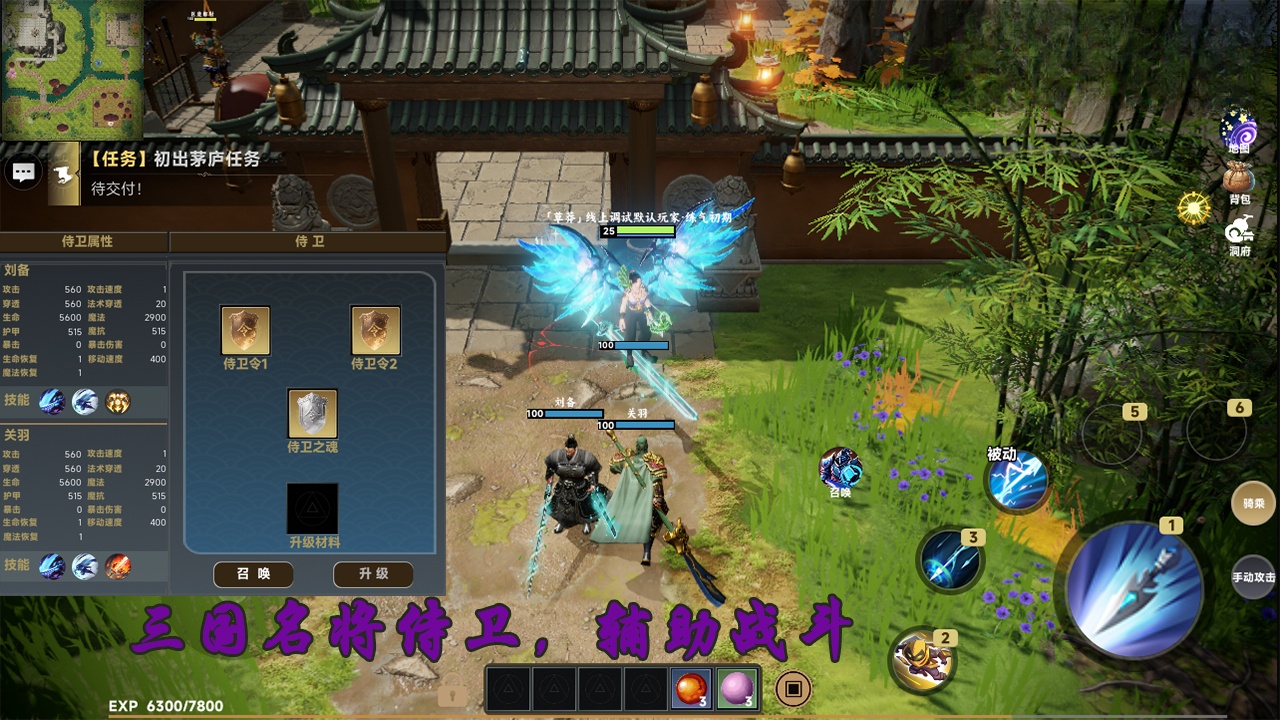Choose the 侍卫之魂 slot
1280x720 pixels.
(x=312, y=414)
